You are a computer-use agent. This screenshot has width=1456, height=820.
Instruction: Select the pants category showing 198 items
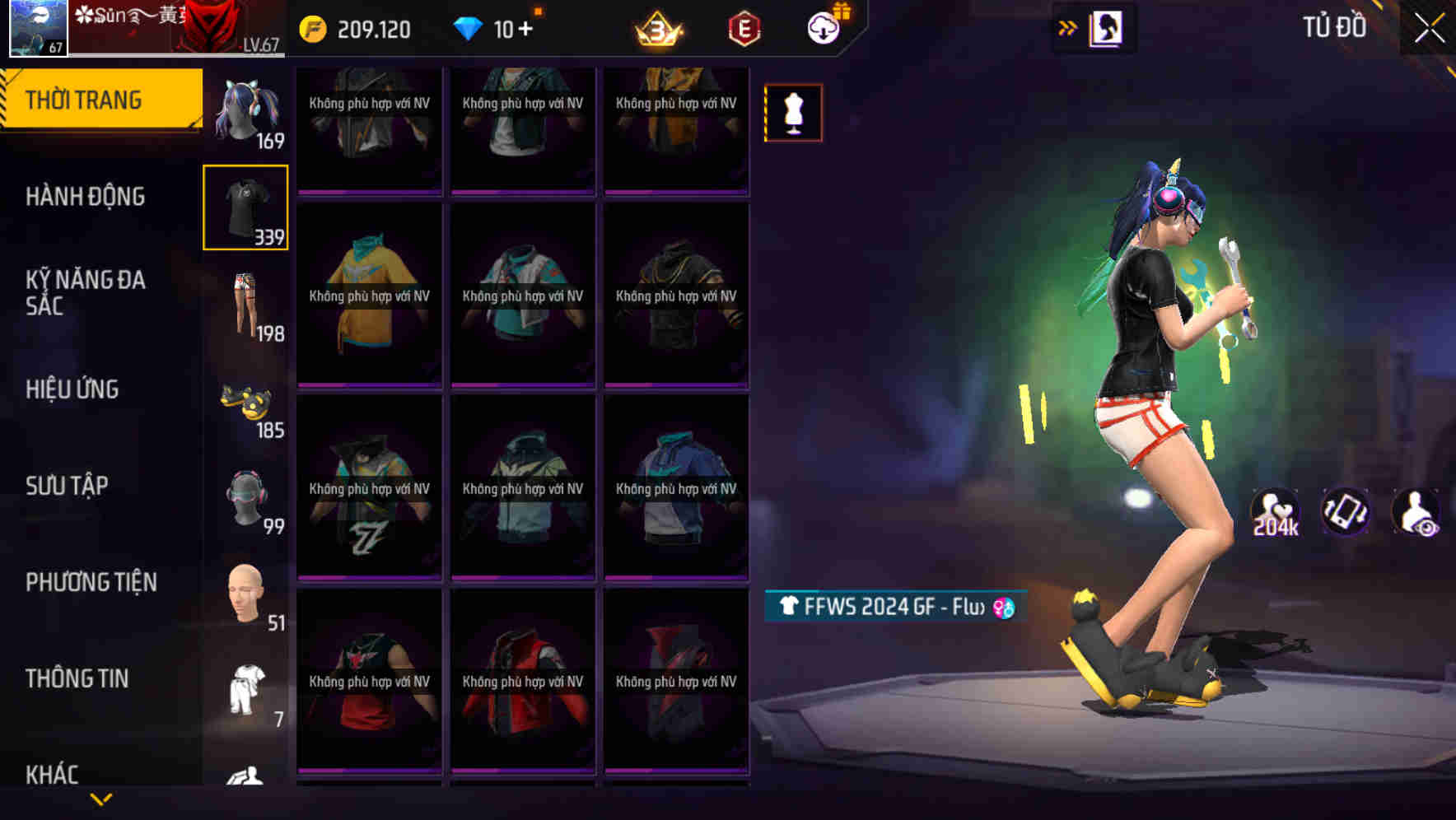coord(246,305)
